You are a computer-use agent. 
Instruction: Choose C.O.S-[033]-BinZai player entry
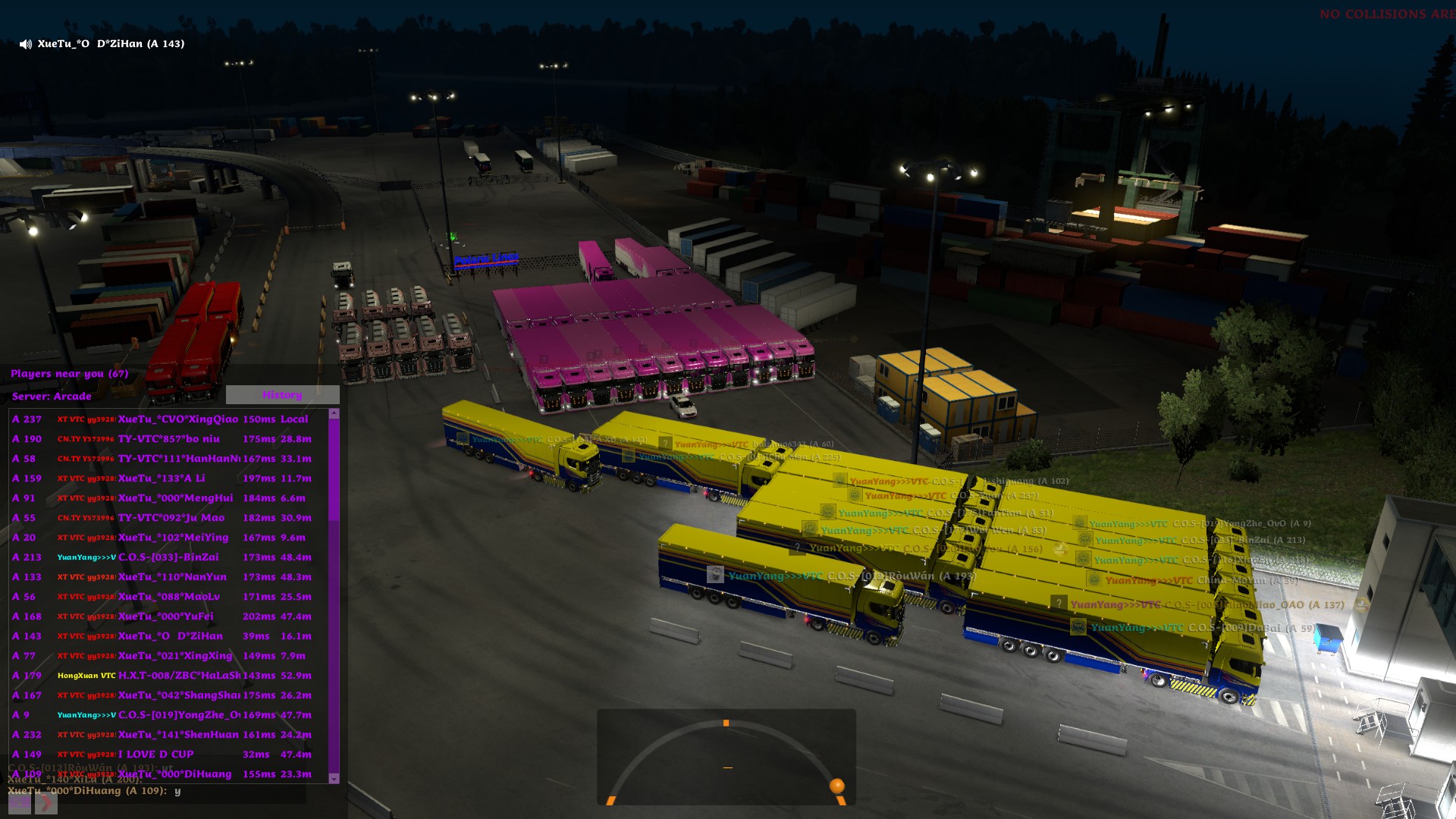click(168, 557)
